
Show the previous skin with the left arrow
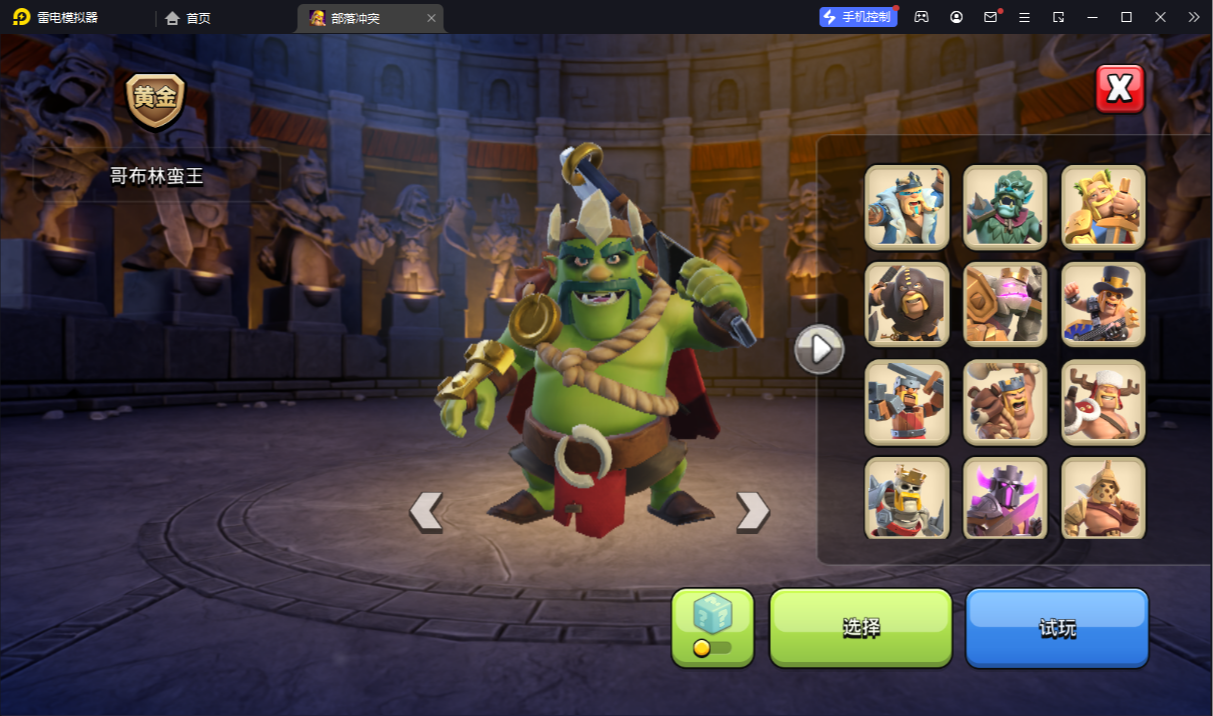tap(426, 511)
